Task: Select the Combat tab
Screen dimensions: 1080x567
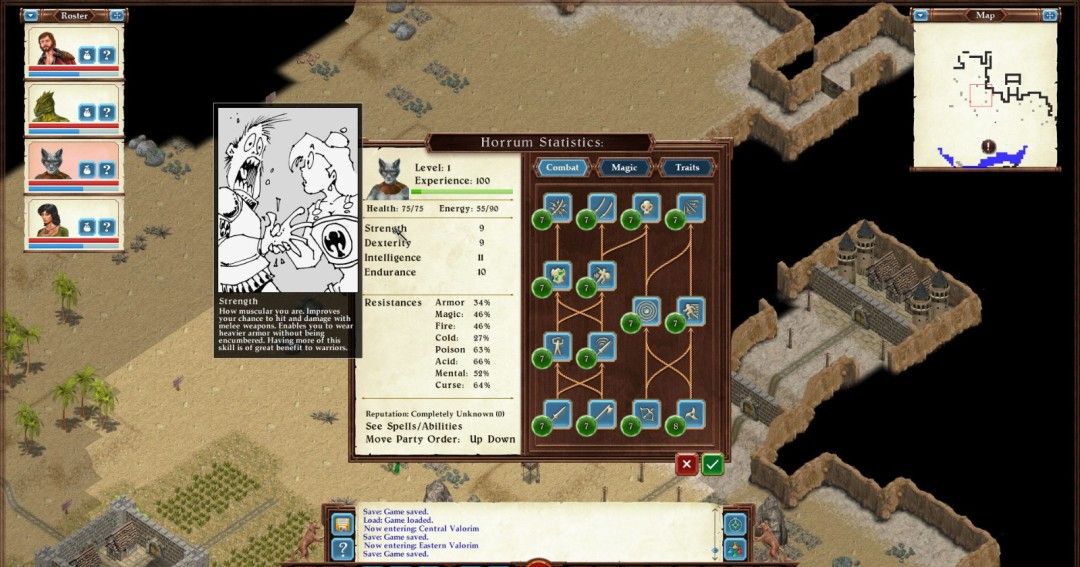Action: (x=562, y=167)
